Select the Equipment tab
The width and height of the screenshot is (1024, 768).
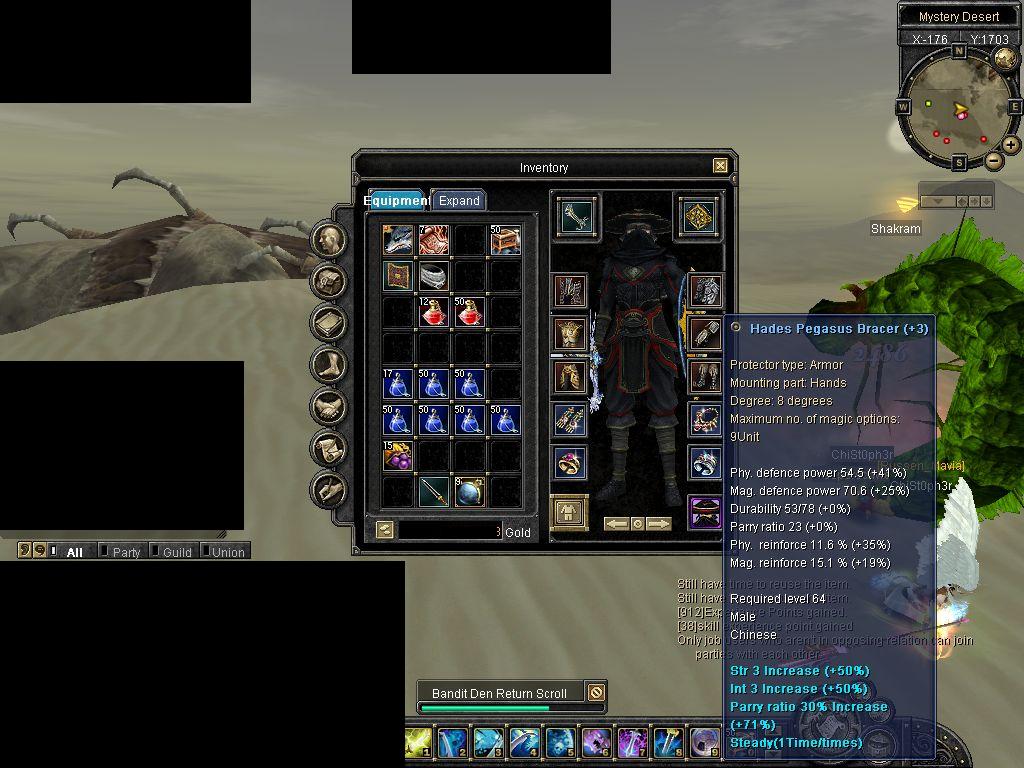tap(397, 200)
